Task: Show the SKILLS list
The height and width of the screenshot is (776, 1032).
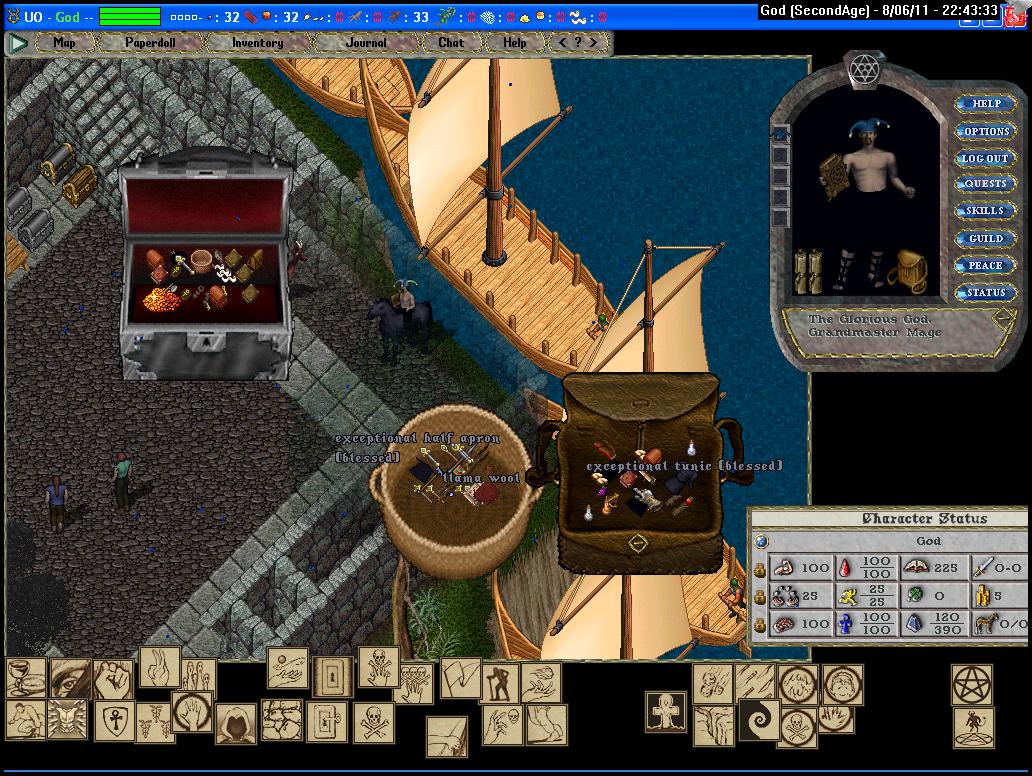Action: click(x=986, y=211)
